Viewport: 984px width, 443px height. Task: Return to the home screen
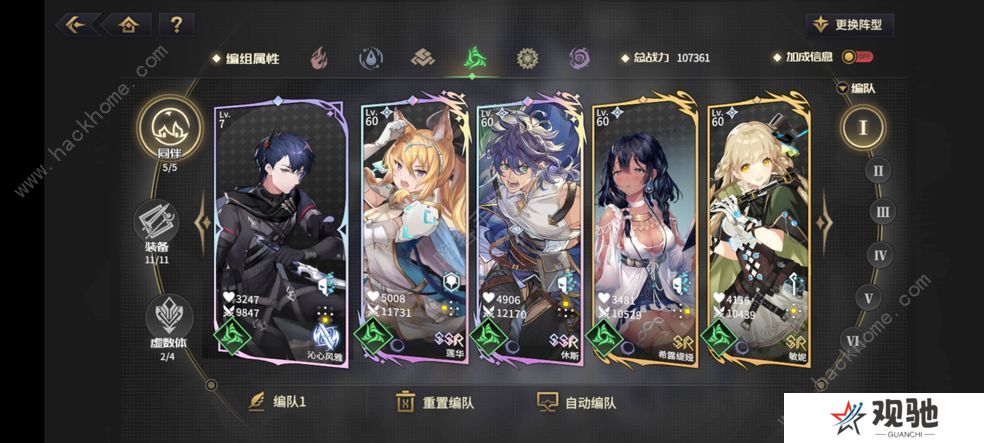point(128,24)
